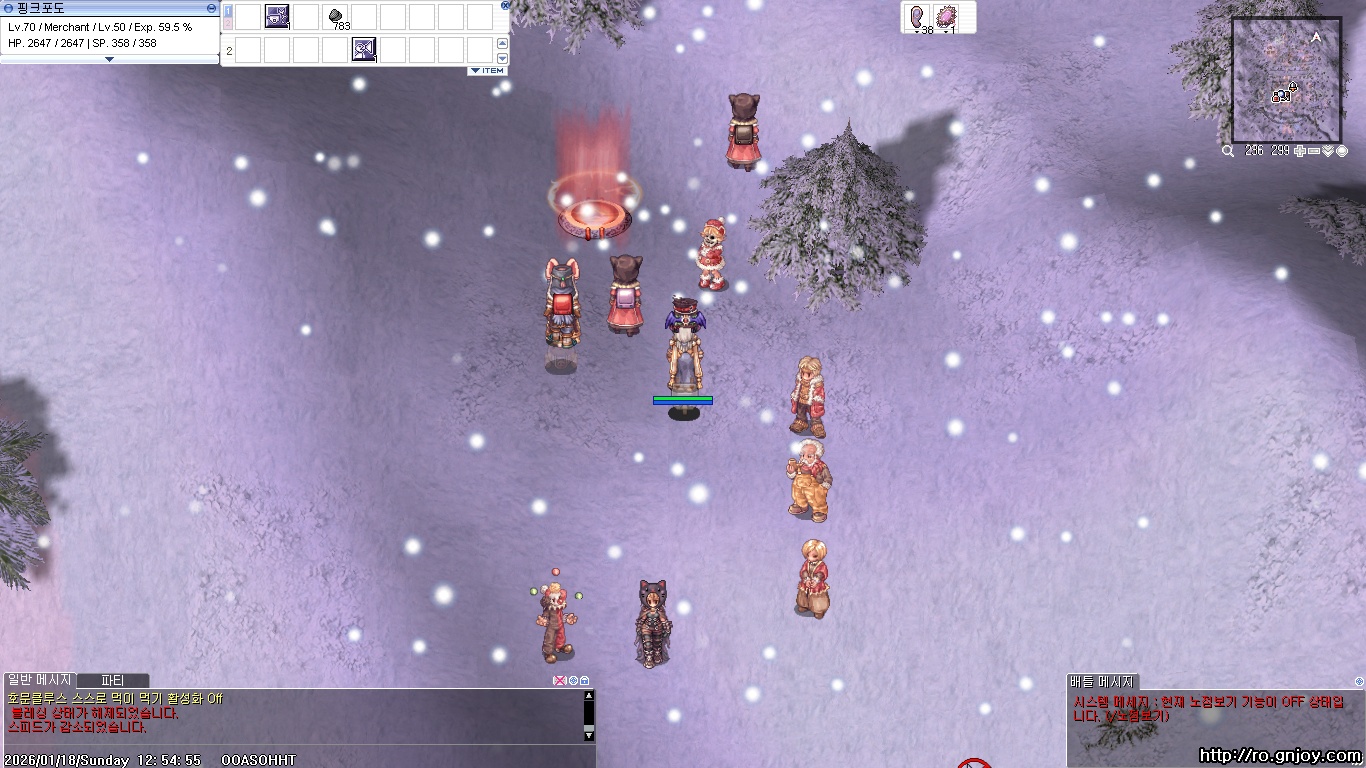Open the ITEM dropdown under the hotbar
Viewport: 1366px width, 768px height.
click(488, 71)
